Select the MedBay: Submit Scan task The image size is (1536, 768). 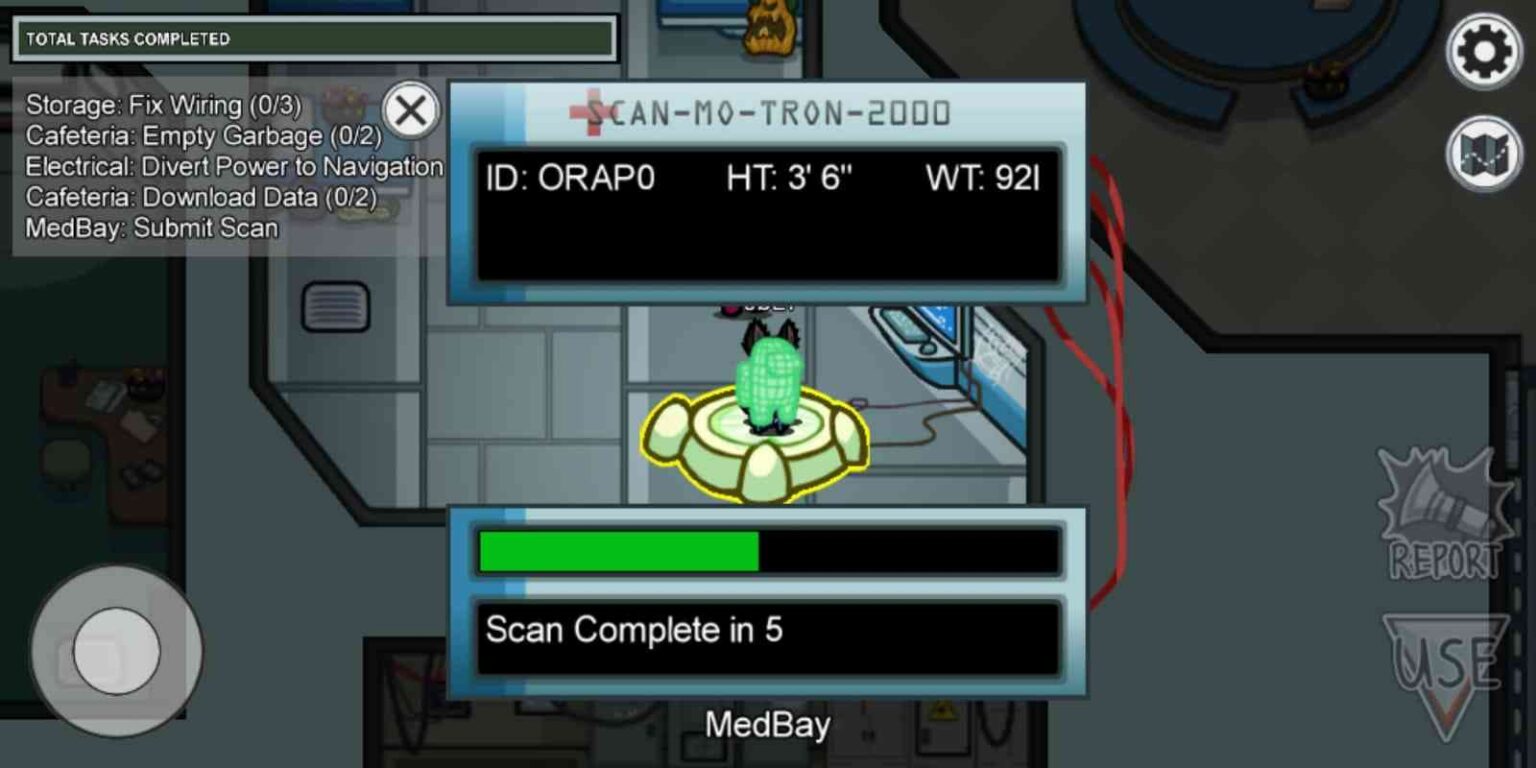(150, 228)
